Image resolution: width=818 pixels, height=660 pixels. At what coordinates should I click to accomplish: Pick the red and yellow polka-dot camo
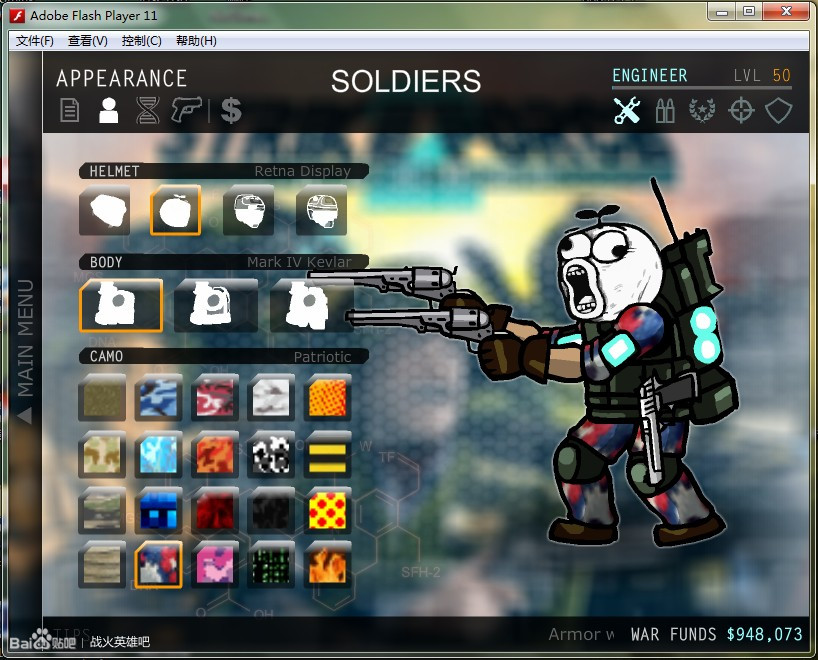point(328,510)
